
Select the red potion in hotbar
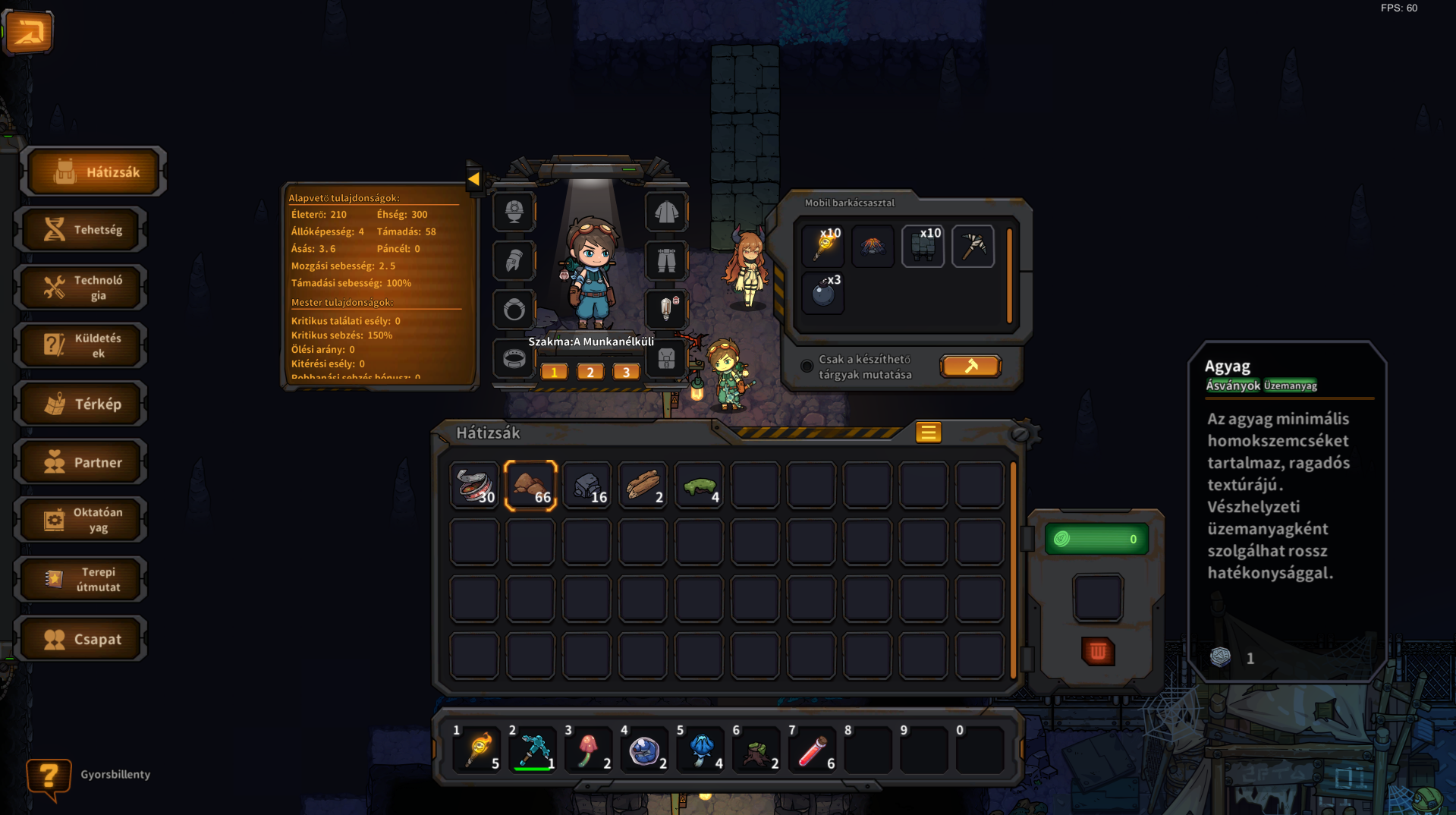(812, 750)
